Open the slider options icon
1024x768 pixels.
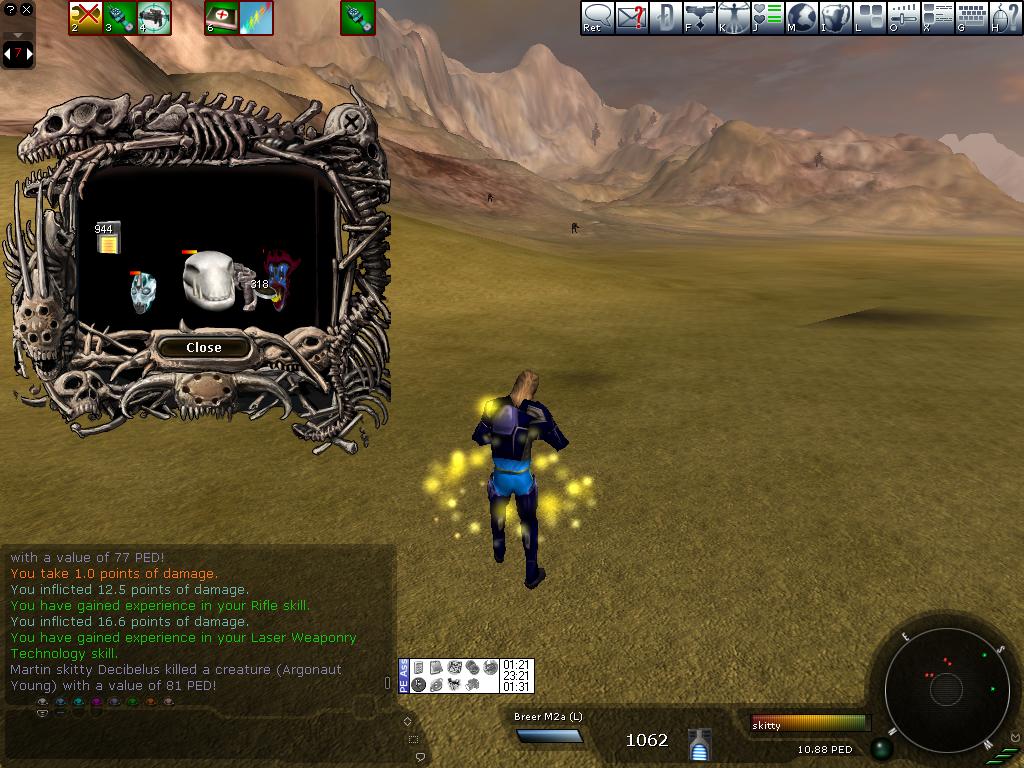(x=903, y=17)
